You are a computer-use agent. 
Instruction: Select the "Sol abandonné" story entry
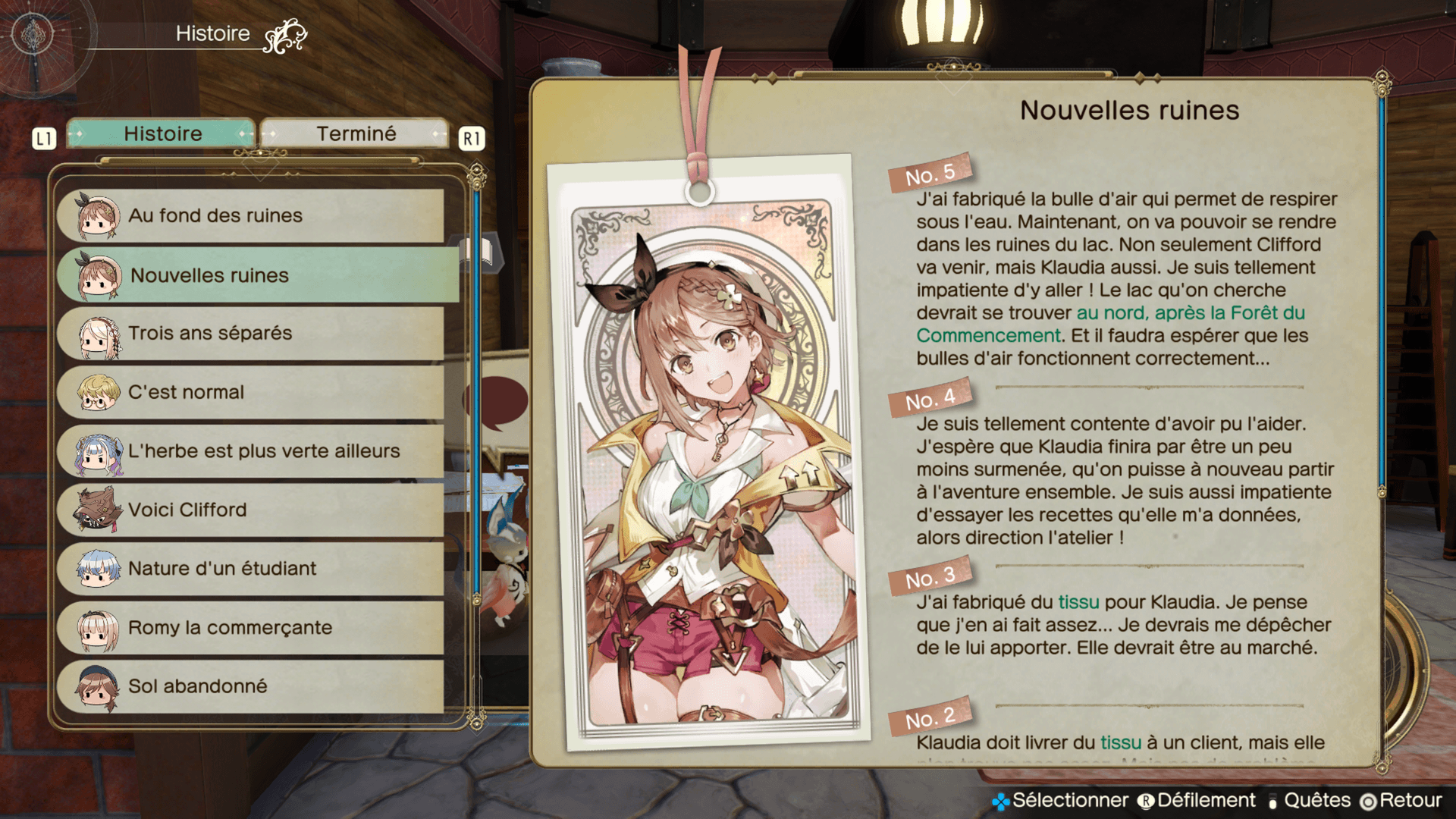250,686
